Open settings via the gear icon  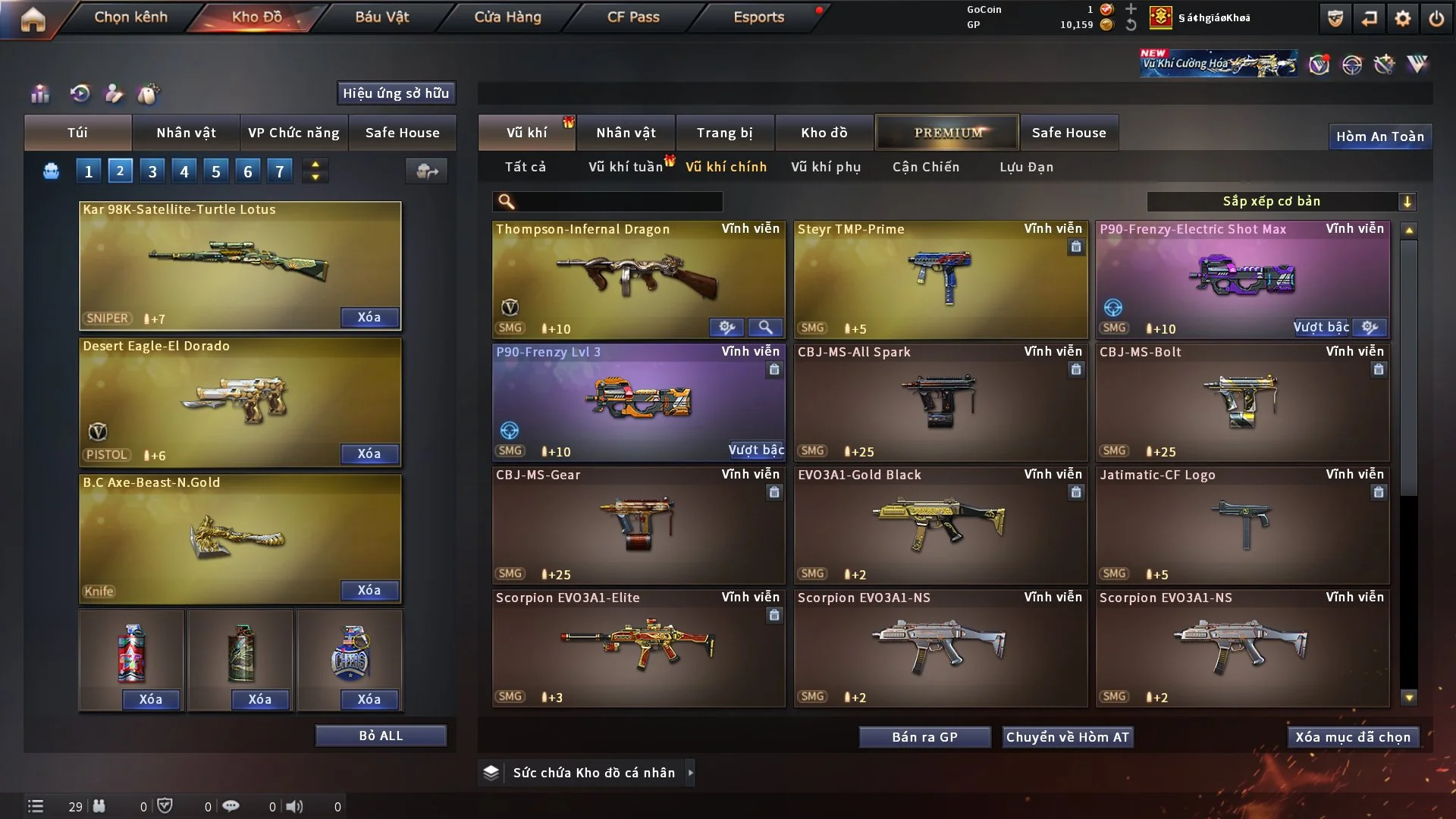point(1402,18)
